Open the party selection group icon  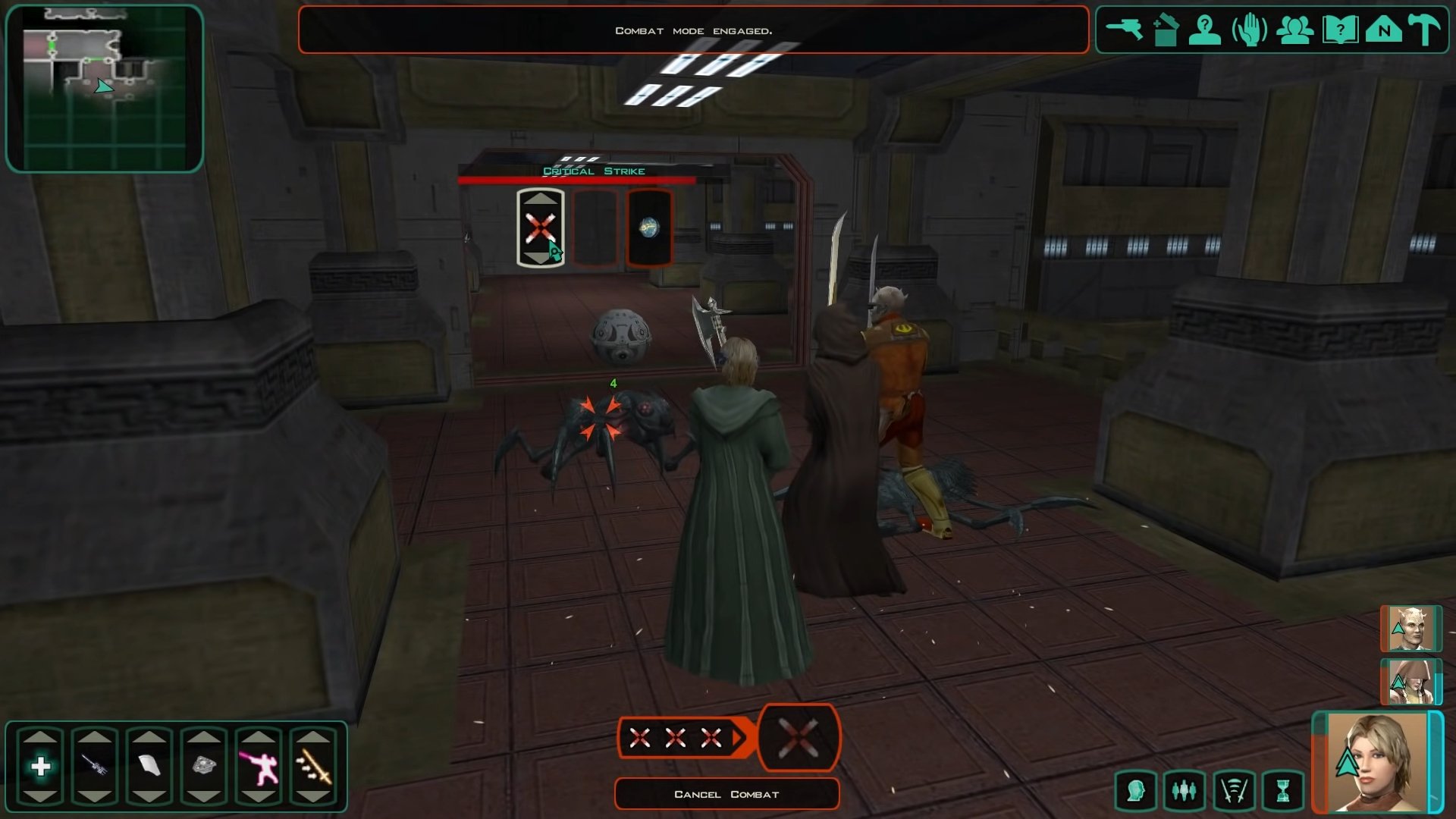[1294, 30]
